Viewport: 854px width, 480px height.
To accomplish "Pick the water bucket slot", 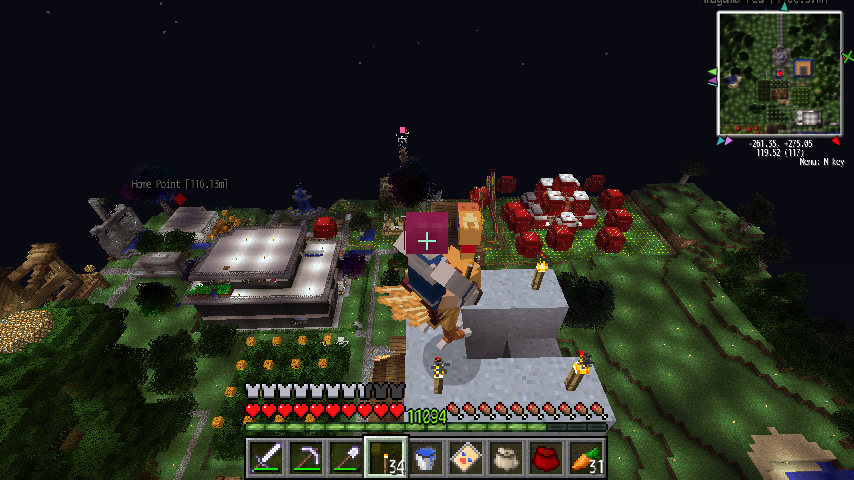I will tap(426, 457).
